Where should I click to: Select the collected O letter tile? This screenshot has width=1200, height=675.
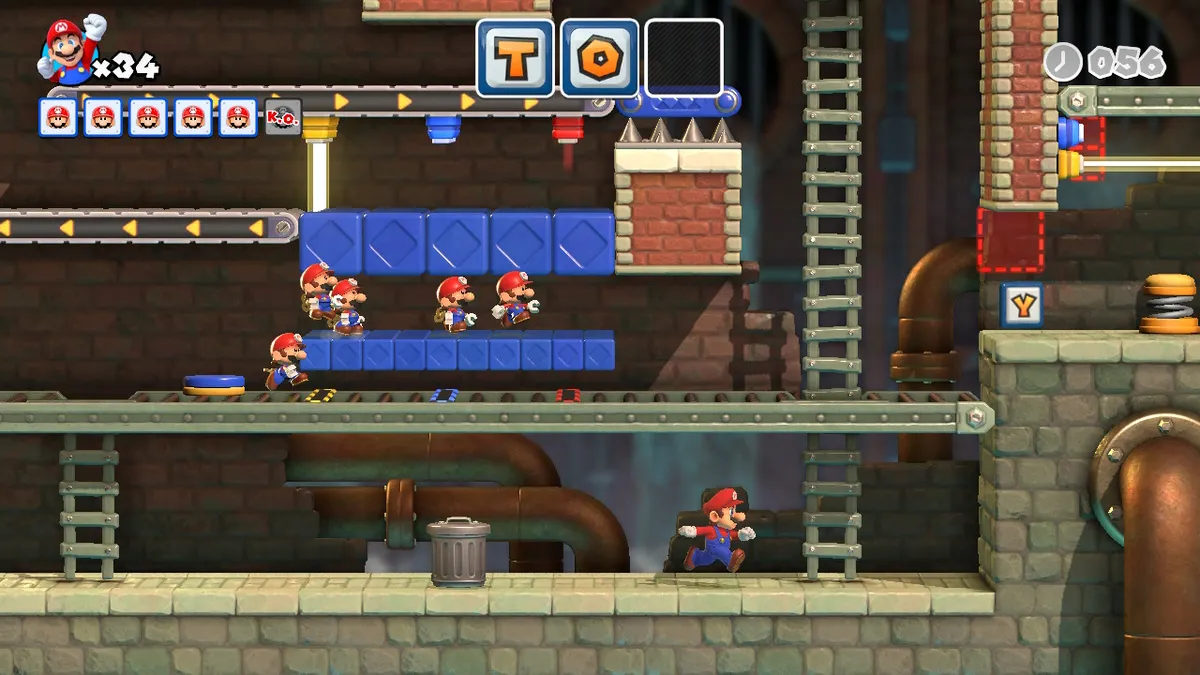(600, 58)
